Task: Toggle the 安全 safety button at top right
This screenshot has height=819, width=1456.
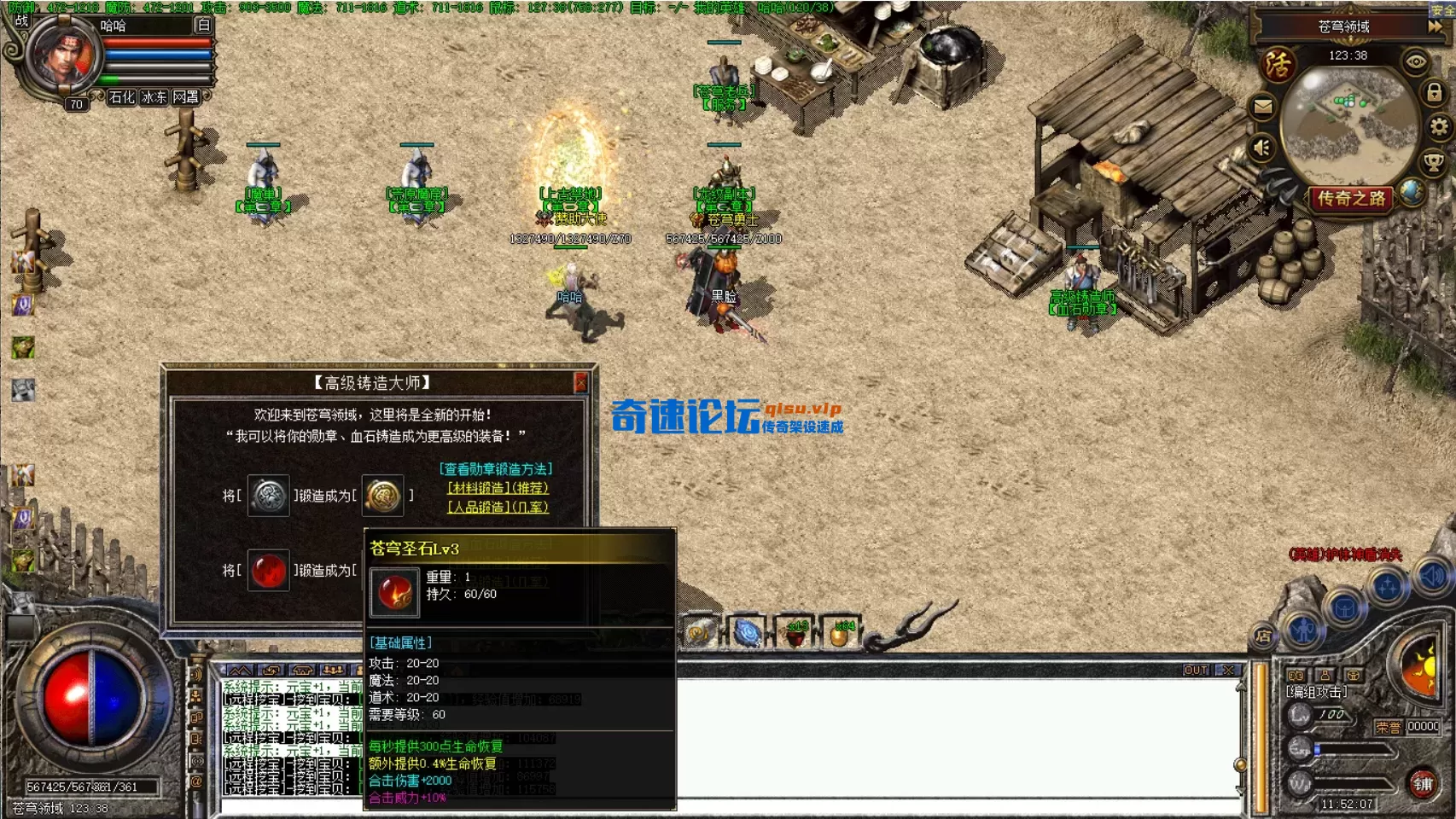Action: point(1442,10)
